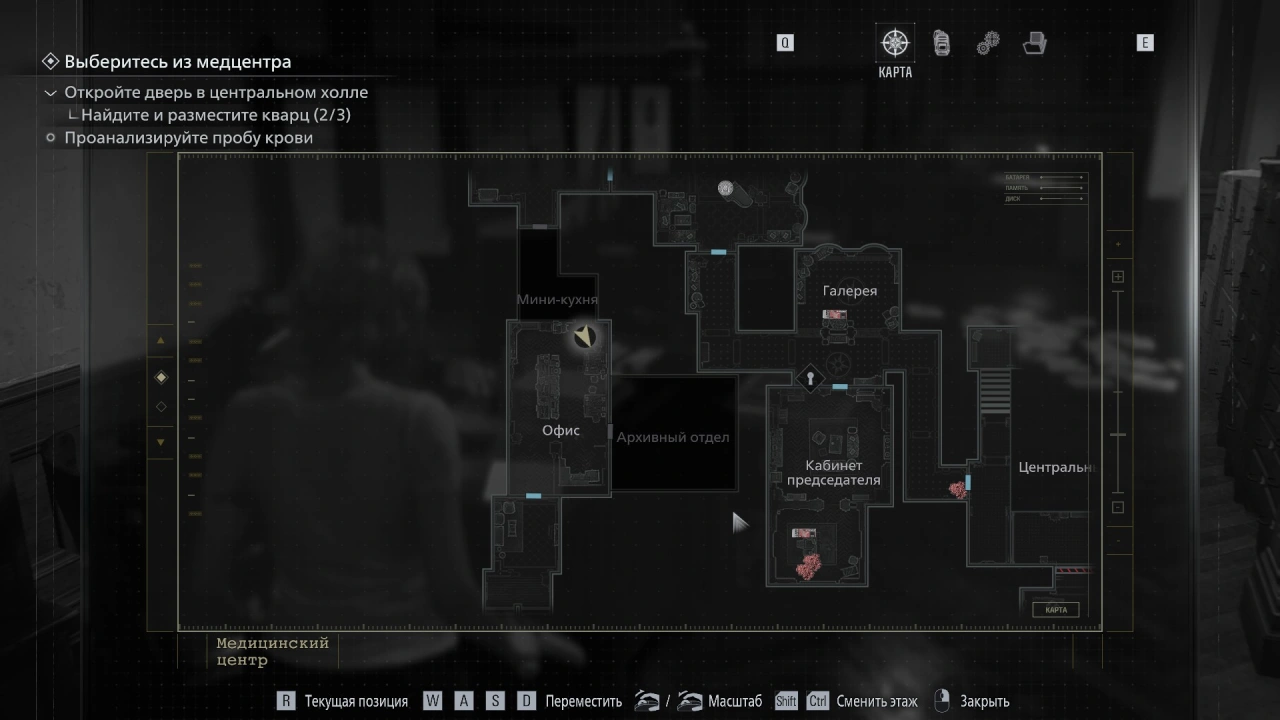Select the Офис room on the map
Image resolution: width=1280 pixels, height=720 pixels.
[x=561, y=430]
